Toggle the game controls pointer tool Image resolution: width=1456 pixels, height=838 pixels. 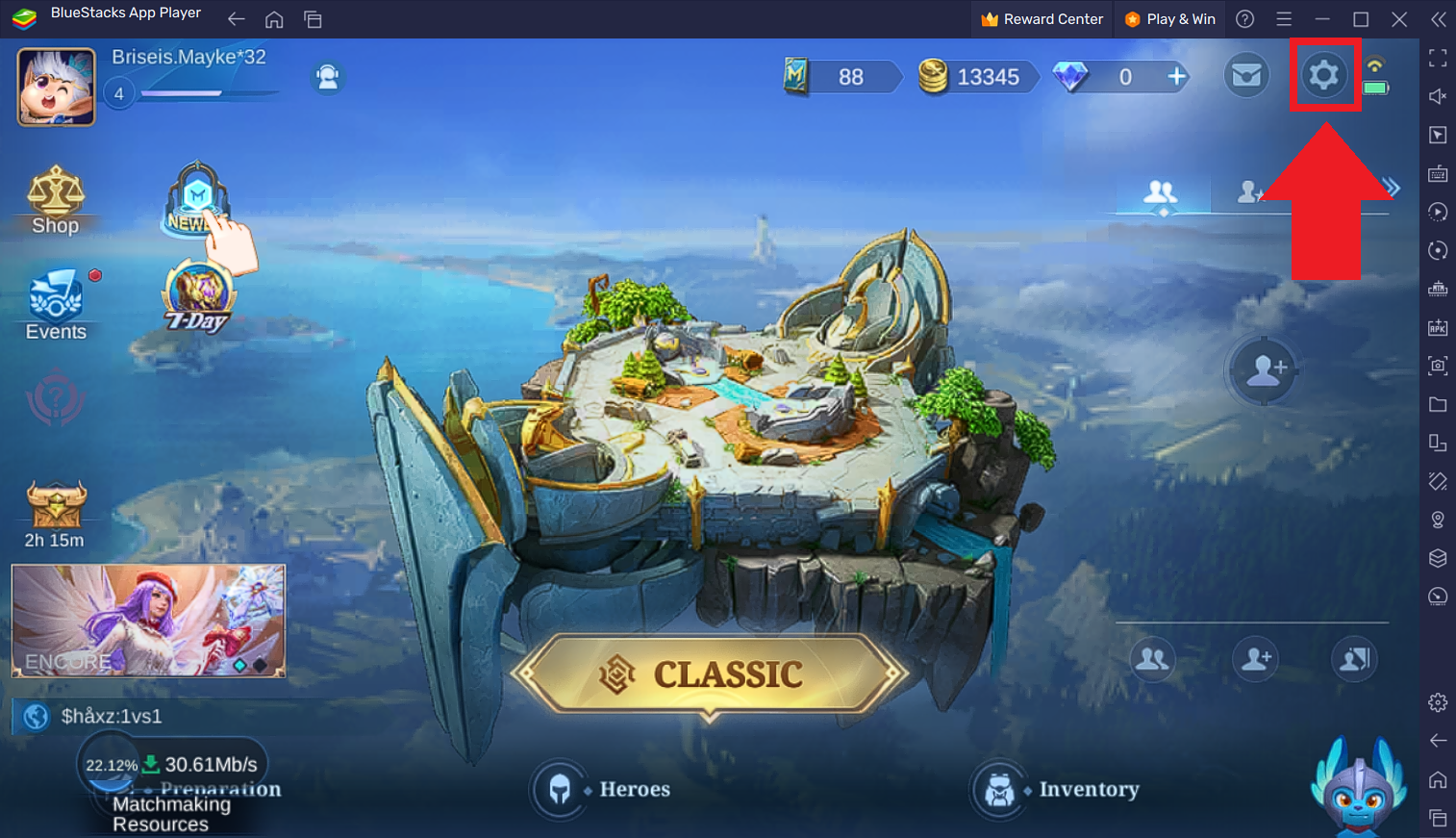pos(1439,135)
